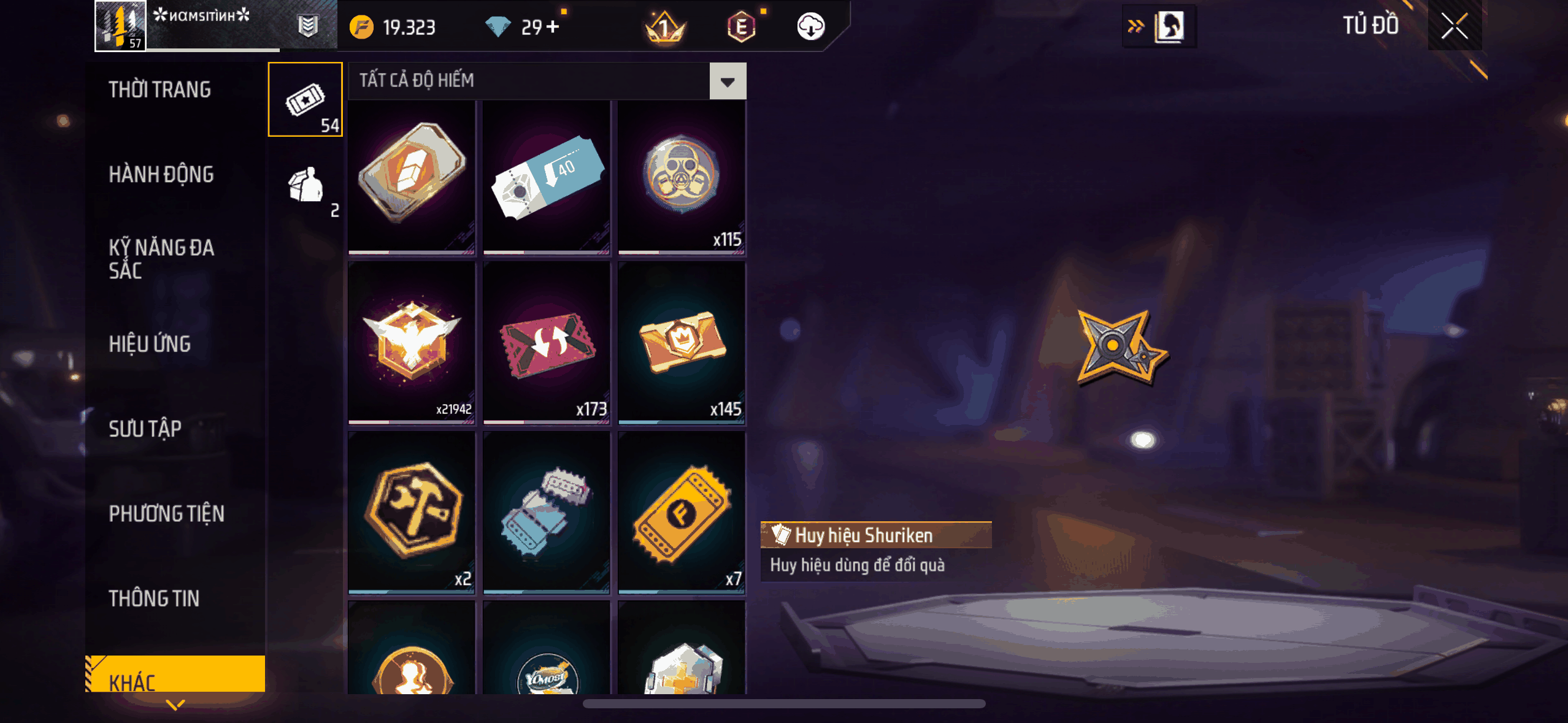Close the TỦ ĐỒ wardrobe screen
The width and height of the screenshot is (1568, 723).
point(1454,26)
